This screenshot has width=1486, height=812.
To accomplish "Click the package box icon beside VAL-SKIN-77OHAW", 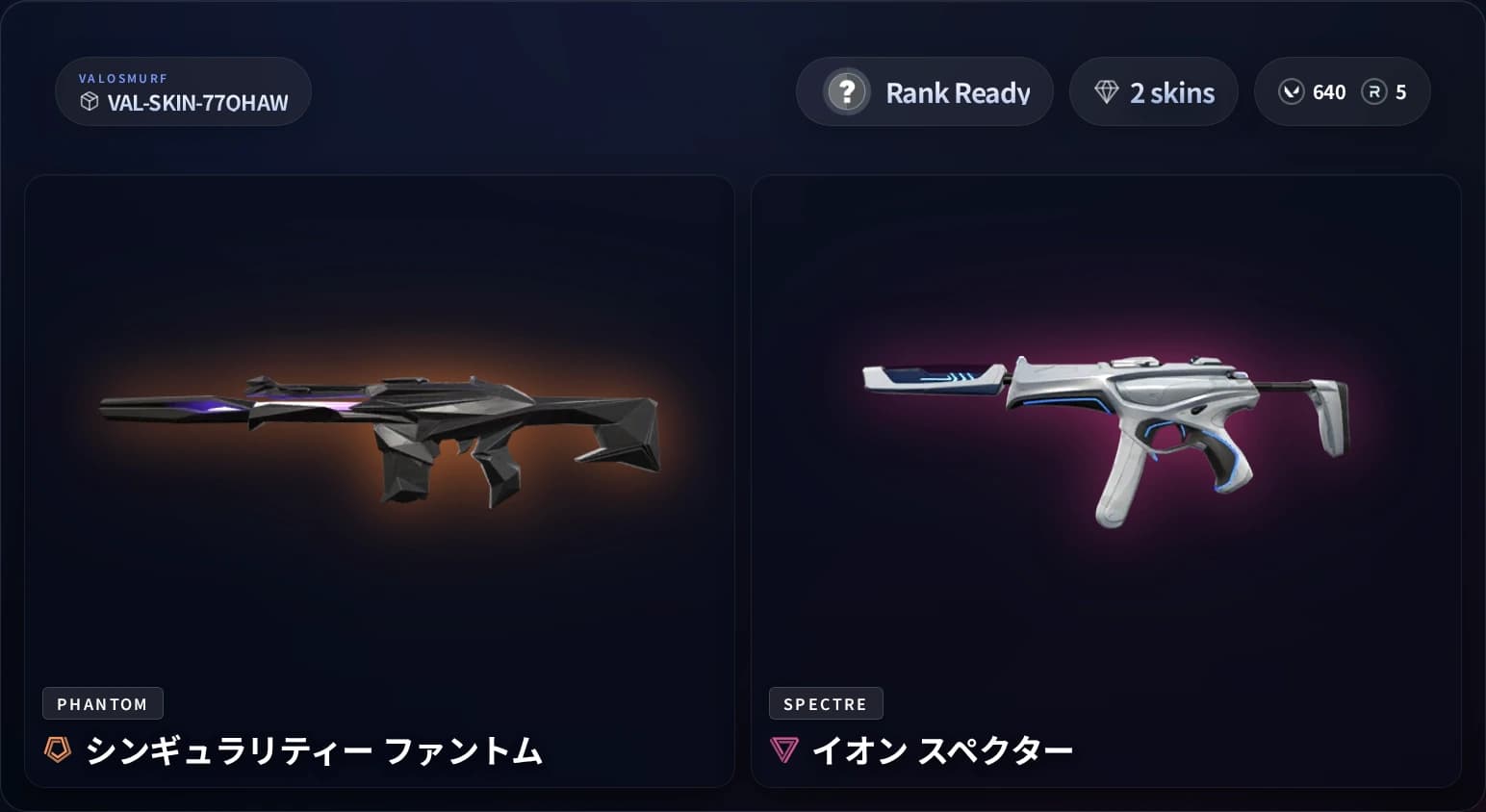I will pos(90,103).
